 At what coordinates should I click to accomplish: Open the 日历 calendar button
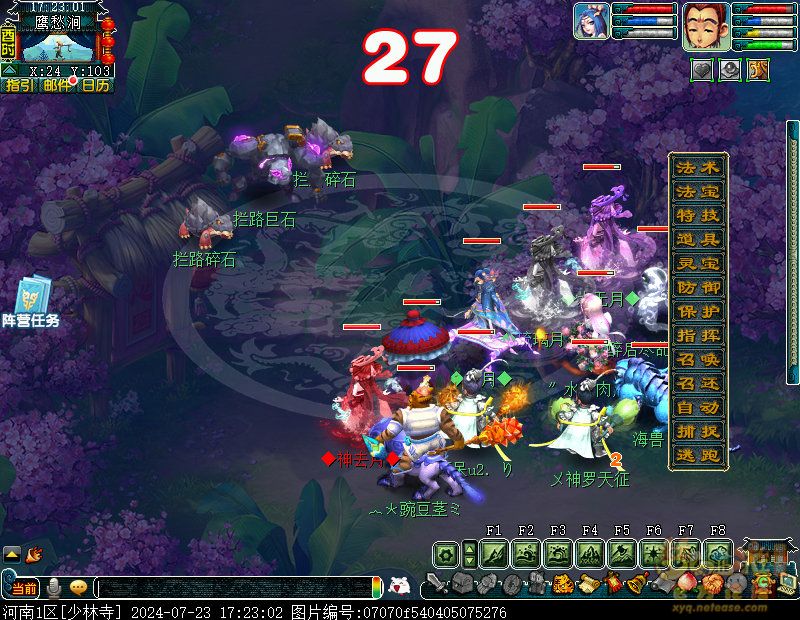(95, 86)
